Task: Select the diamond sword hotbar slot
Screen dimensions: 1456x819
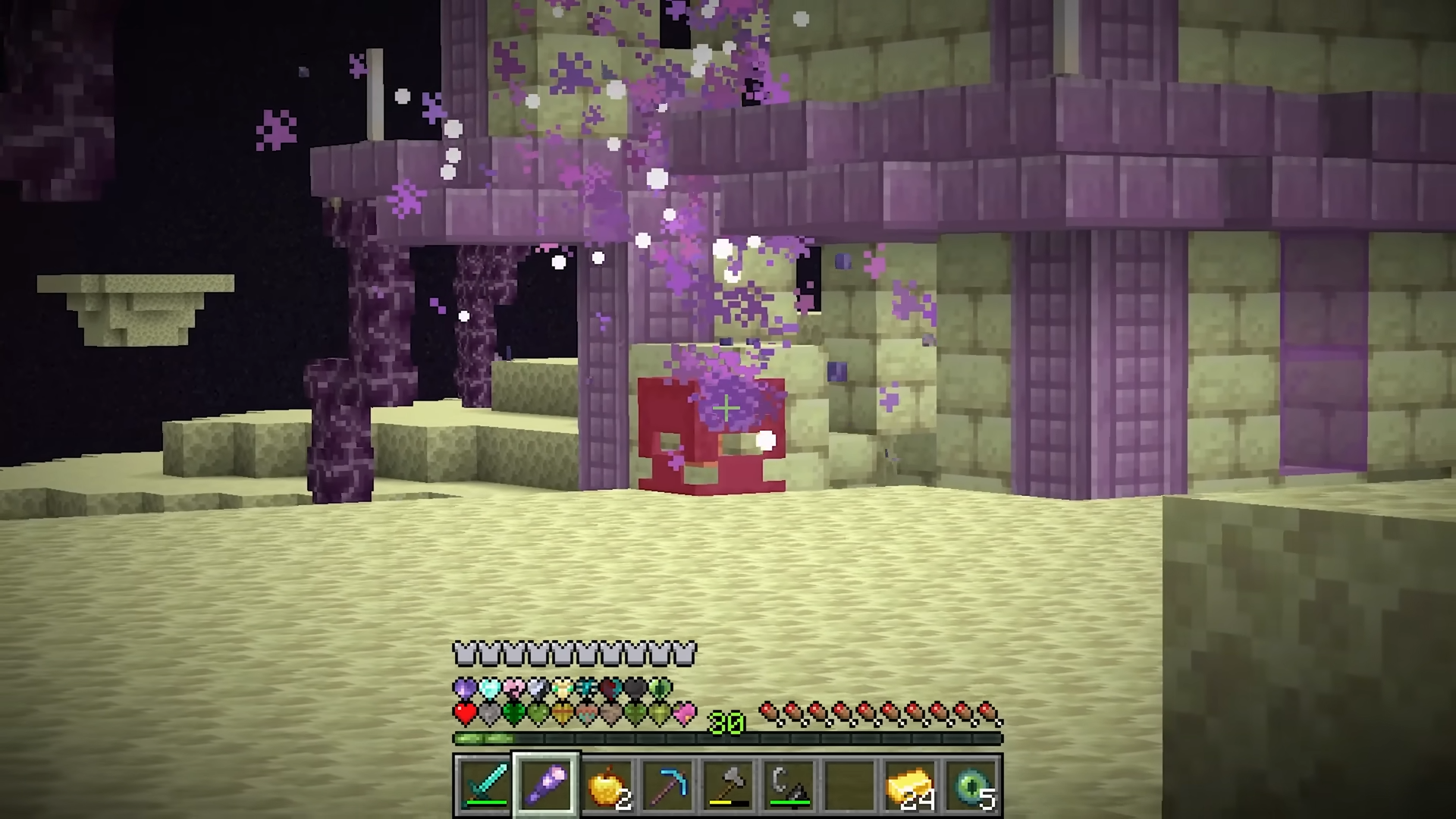Action: [x=485, y=785]
